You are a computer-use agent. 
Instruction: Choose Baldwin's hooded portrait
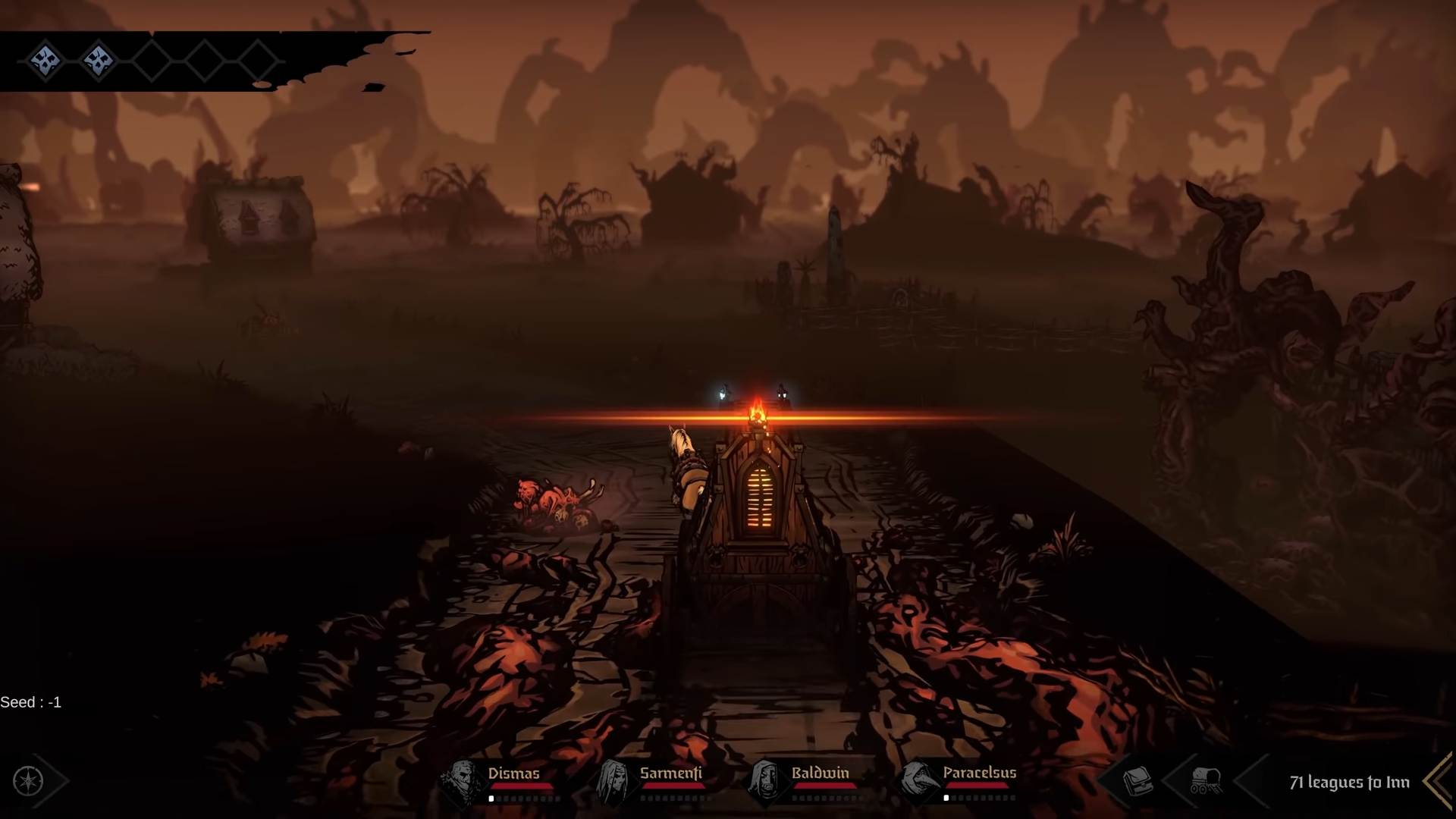pos(766,781)
